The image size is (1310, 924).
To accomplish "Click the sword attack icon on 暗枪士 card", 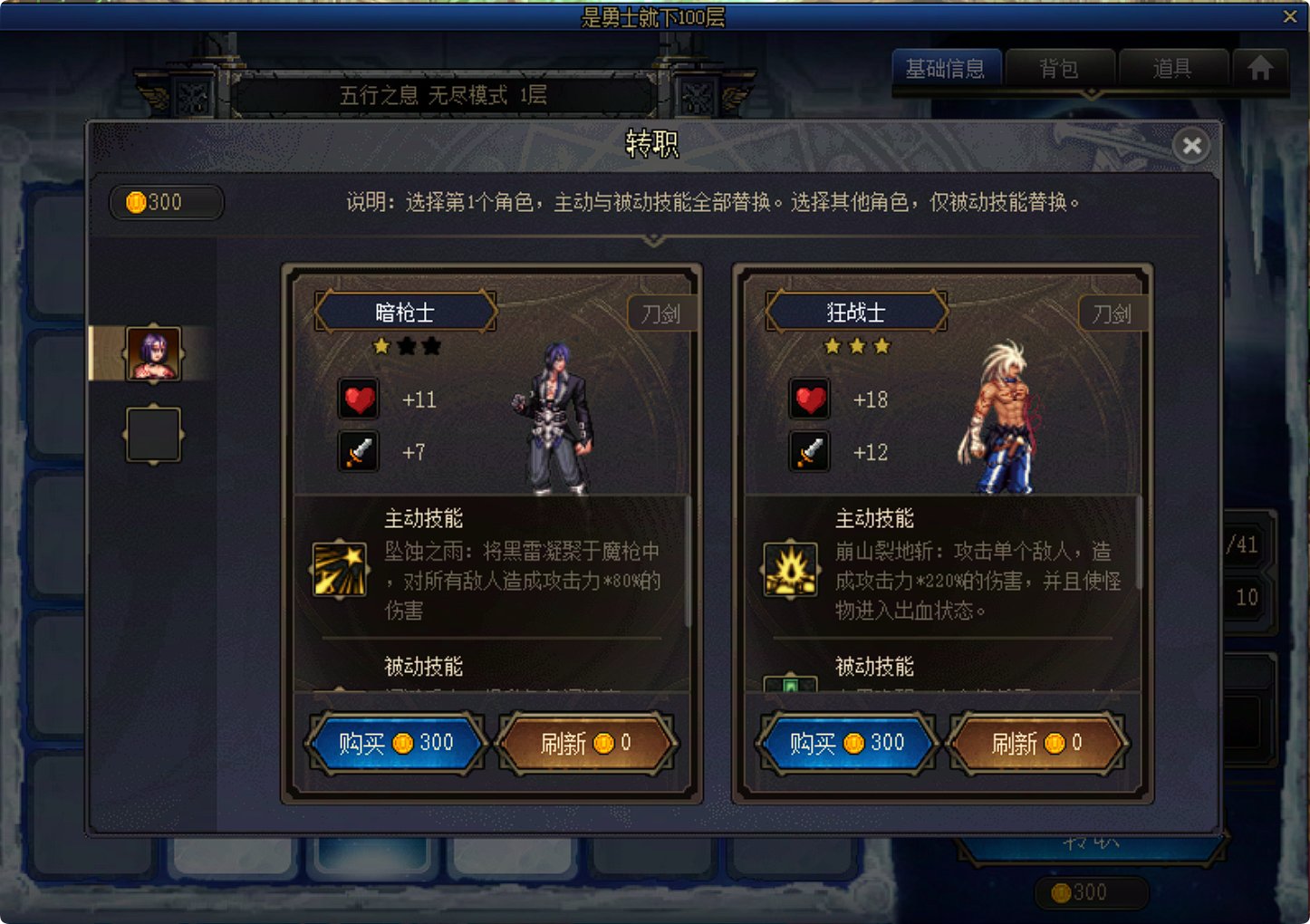I will pos(357,452).
